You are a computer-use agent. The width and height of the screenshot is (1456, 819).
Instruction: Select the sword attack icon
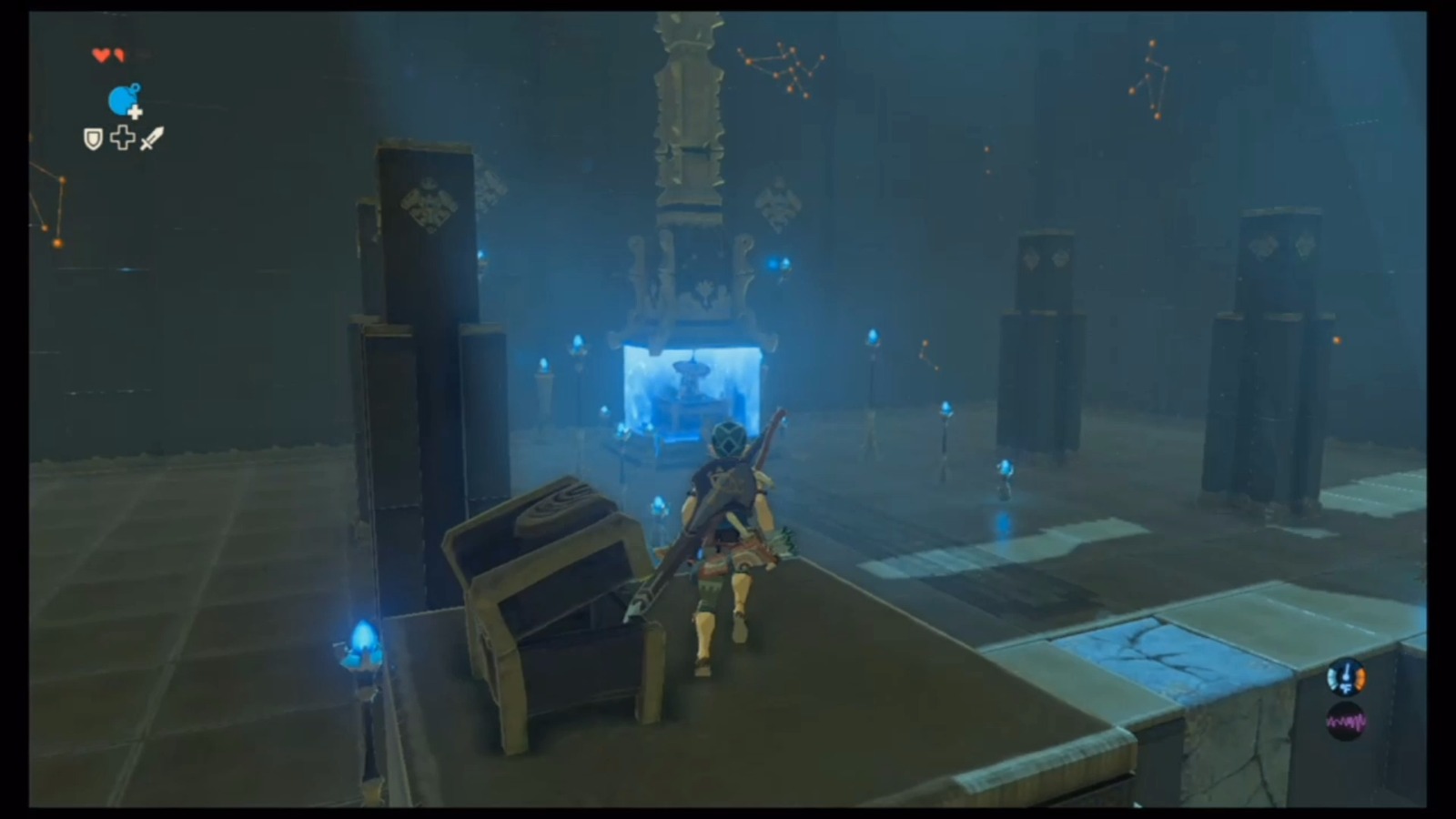[x=151, y=138]
